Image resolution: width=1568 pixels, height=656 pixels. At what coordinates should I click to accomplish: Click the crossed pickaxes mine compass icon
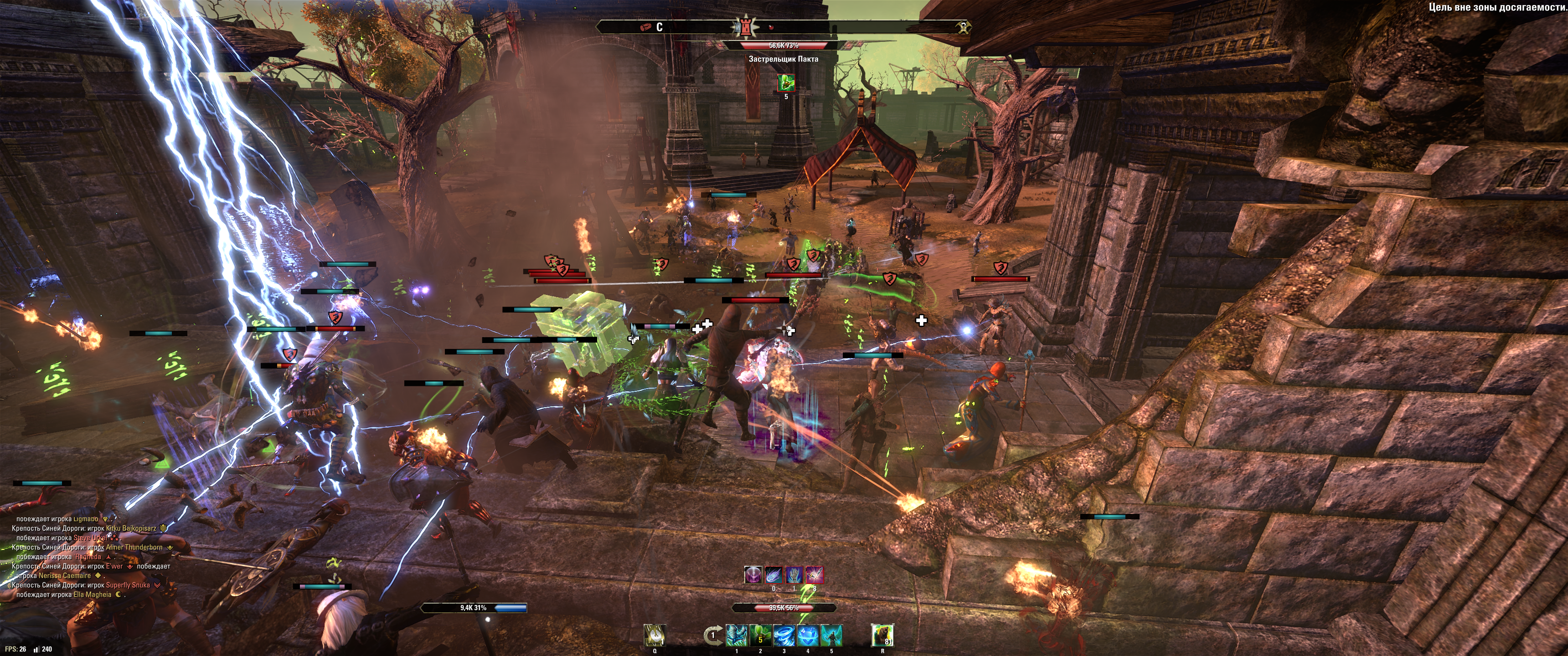pyautogui.click(x=963, y=27)
